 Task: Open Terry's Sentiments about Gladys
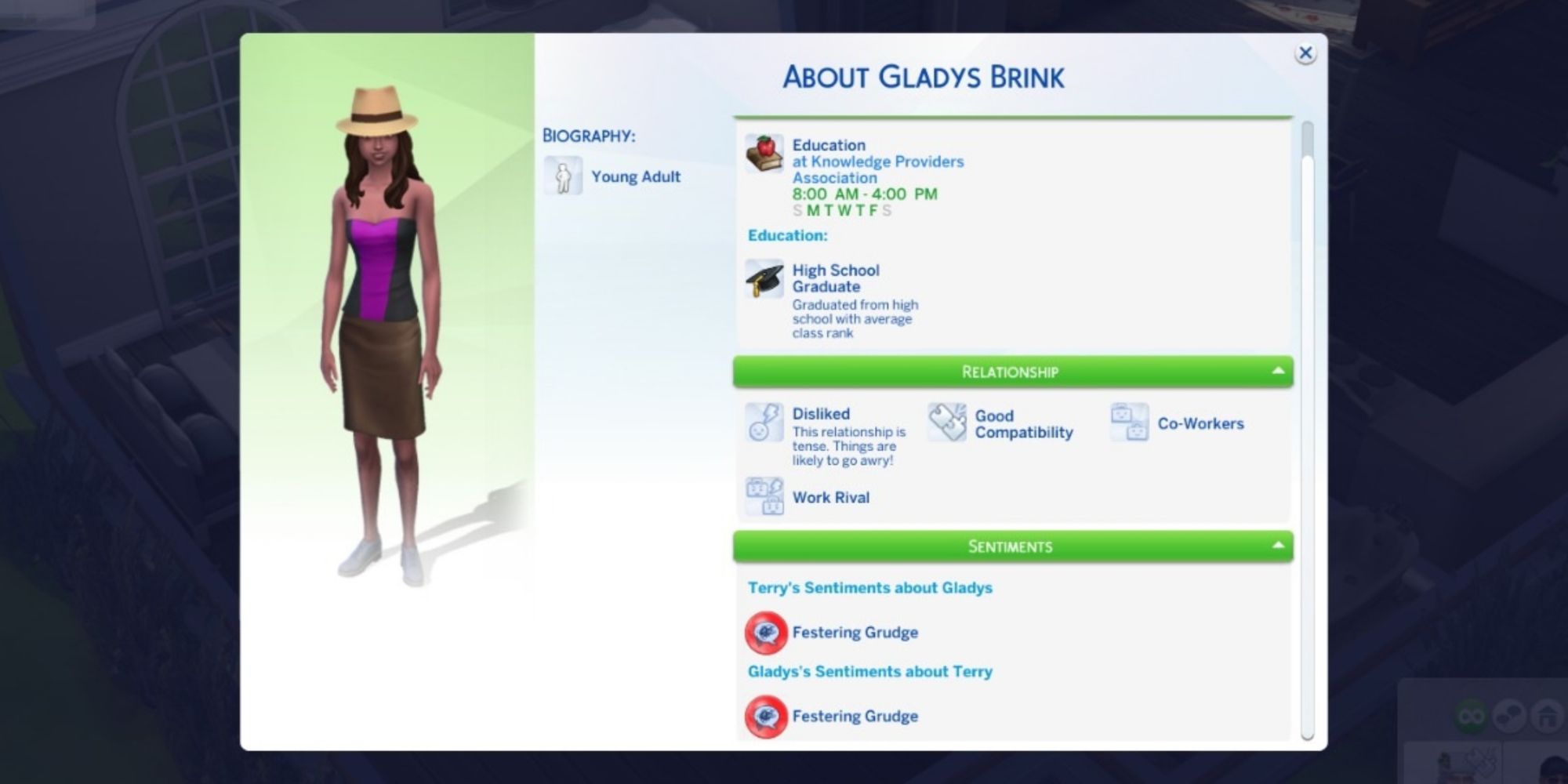click(869, 588)
